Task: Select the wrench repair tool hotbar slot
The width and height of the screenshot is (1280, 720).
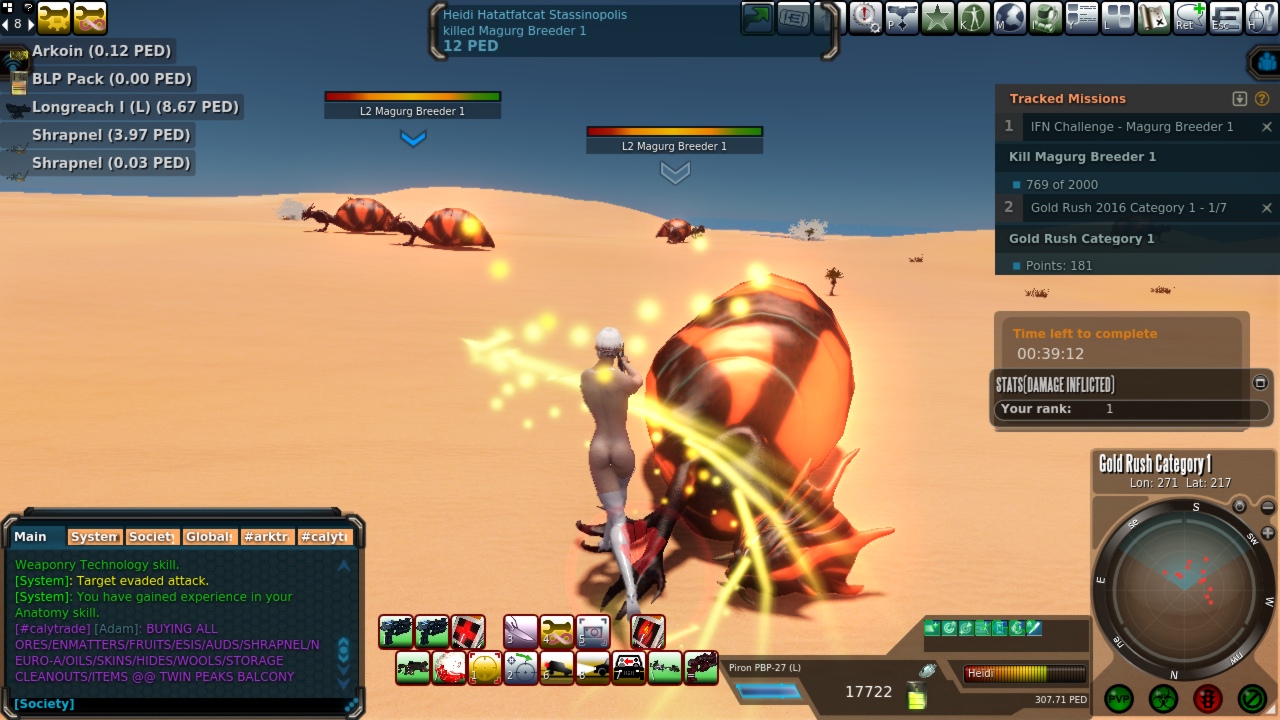Action: coord(557,631)
